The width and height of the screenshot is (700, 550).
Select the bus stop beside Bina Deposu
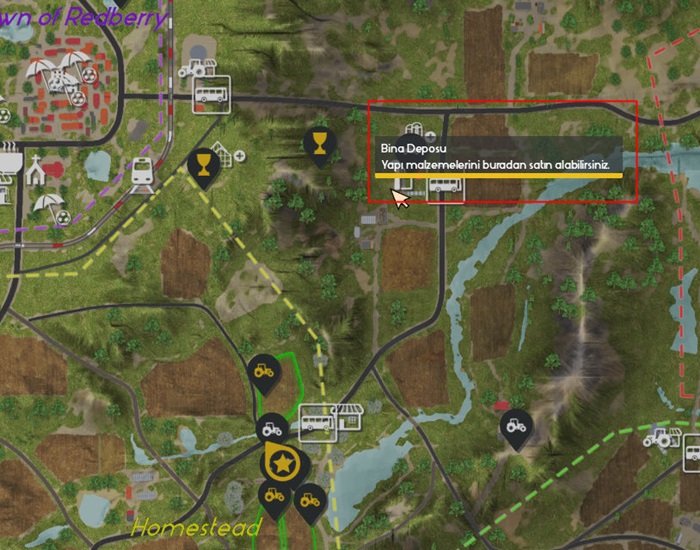pos(445,187)
